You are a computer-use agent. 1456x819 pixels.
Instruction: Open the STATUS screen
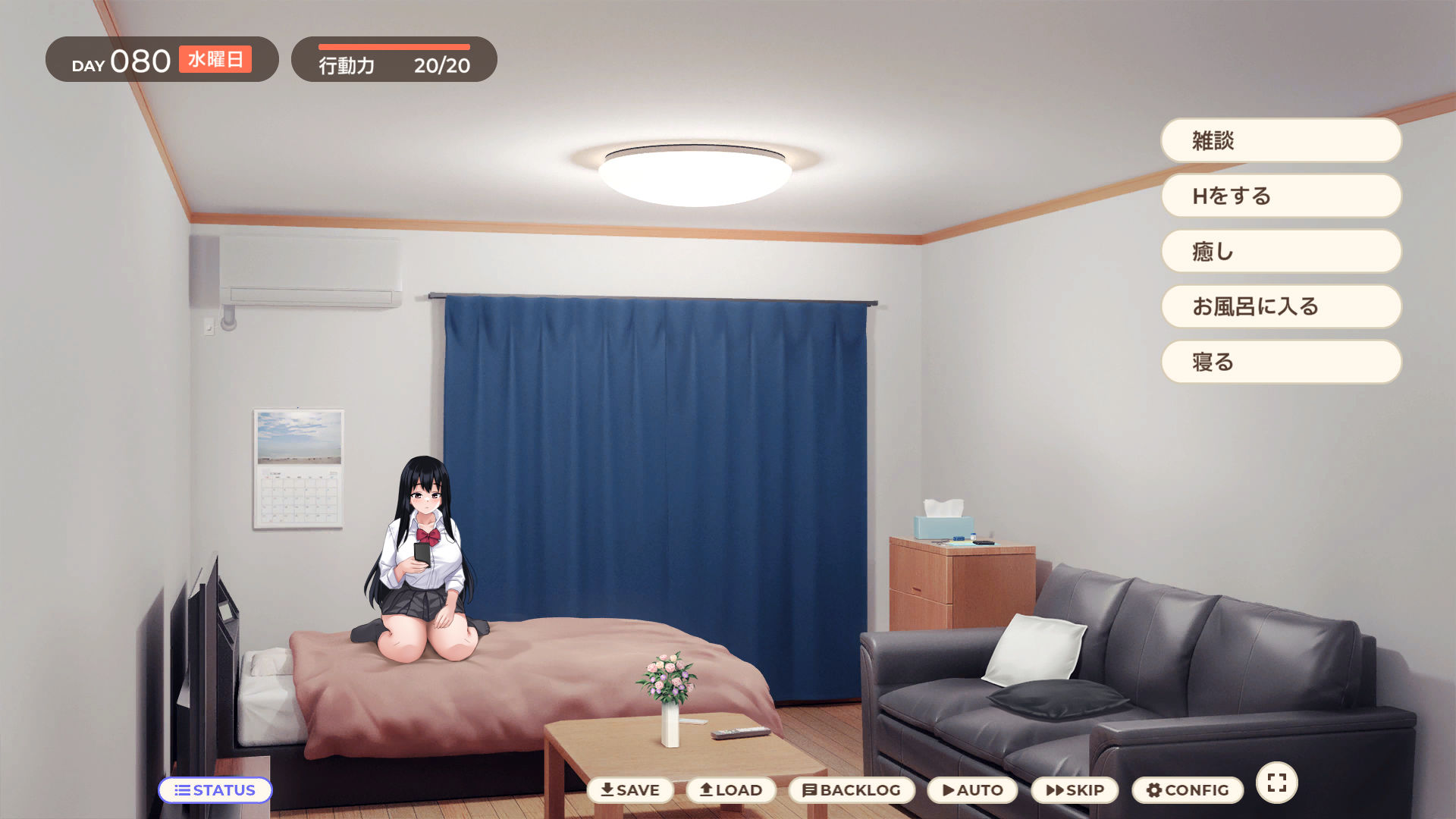(215, 790)
